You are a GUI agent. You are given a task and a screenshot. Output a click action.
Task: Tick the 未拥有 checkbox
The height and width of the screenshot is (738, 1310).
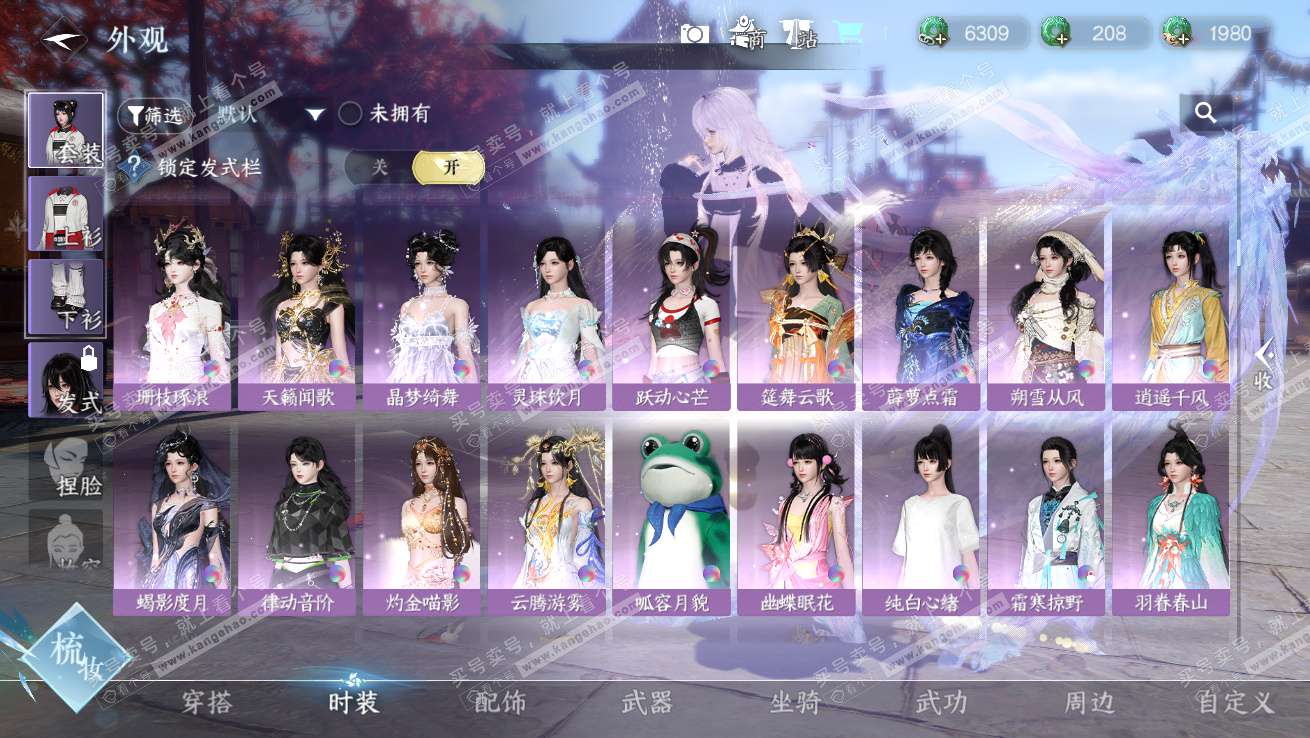350,114
